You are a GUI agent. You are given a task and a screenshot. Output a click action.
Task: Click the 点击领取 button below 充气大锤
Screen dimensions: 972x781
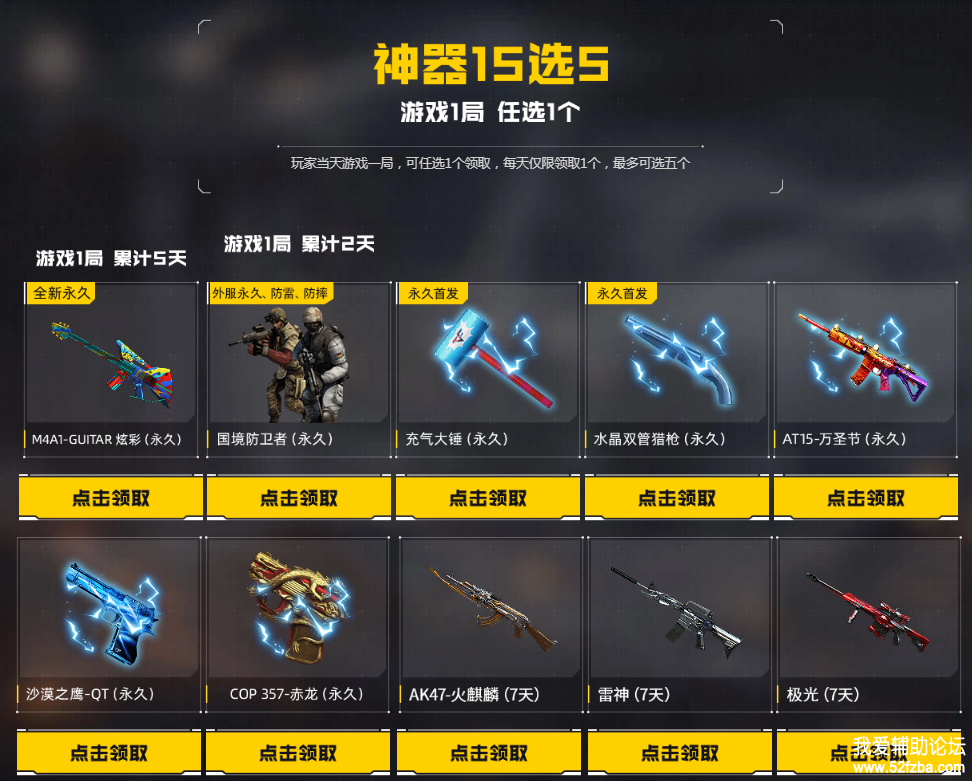(x=488, y=498)
